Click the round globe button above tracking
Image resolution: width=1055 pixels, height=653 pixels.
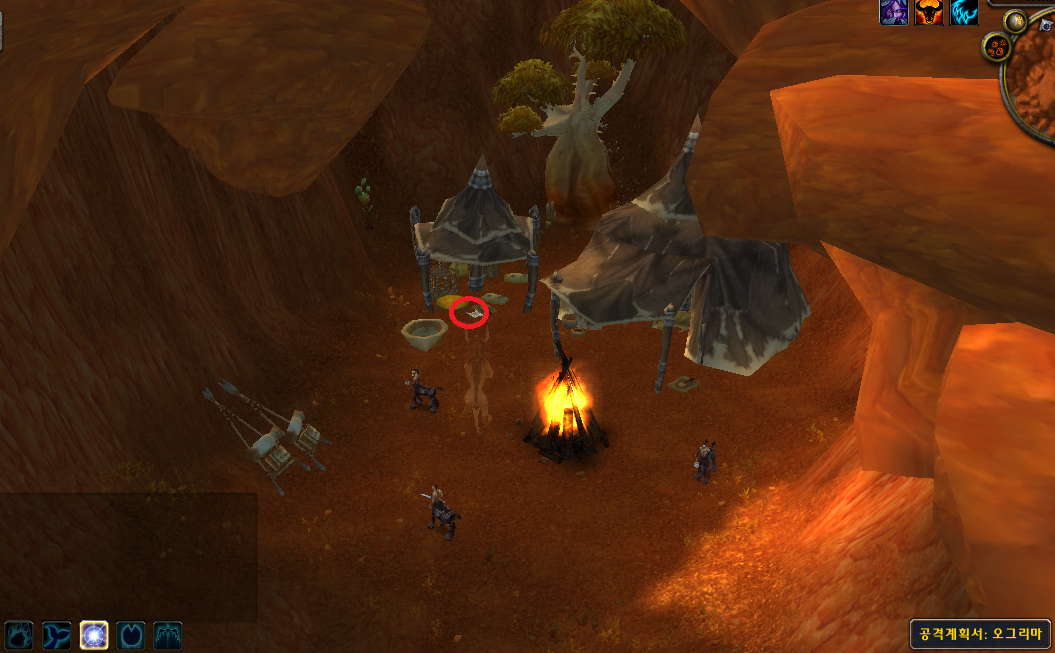click(x=1016, y=21)
